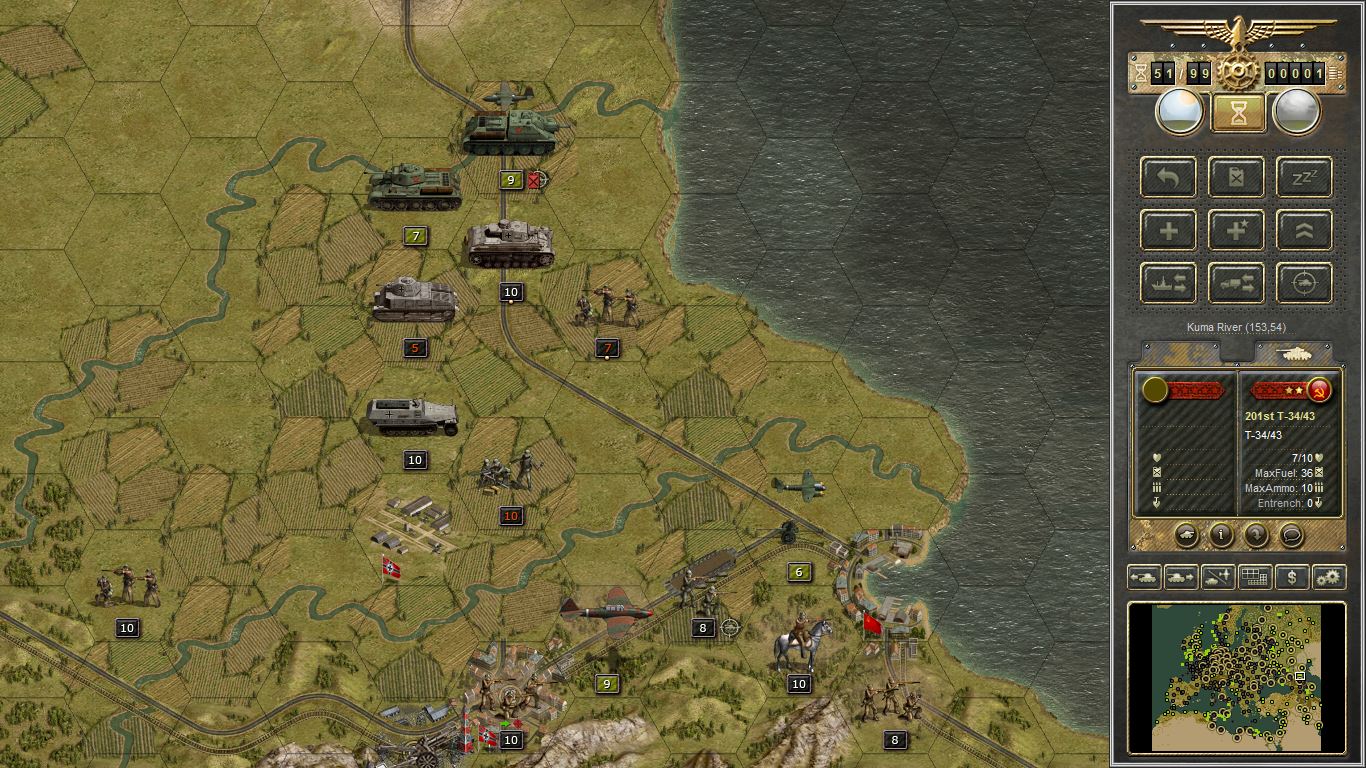End the turn with the hourglass button
Viewport: 1366px width, 768px height.
[1238, 112]
